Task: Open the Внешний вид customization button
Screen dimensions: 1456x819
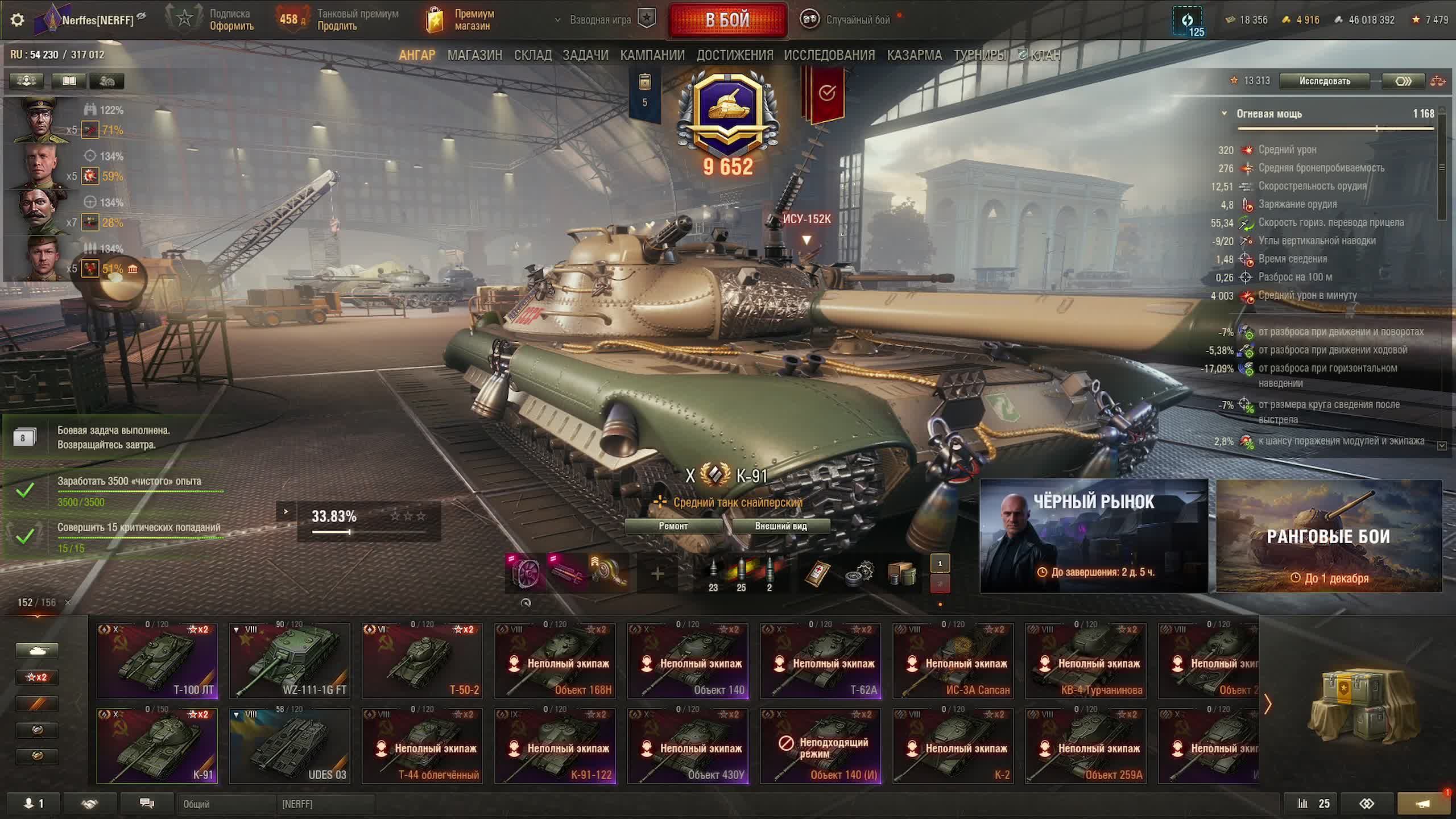Action: click(x=780, y=526)
